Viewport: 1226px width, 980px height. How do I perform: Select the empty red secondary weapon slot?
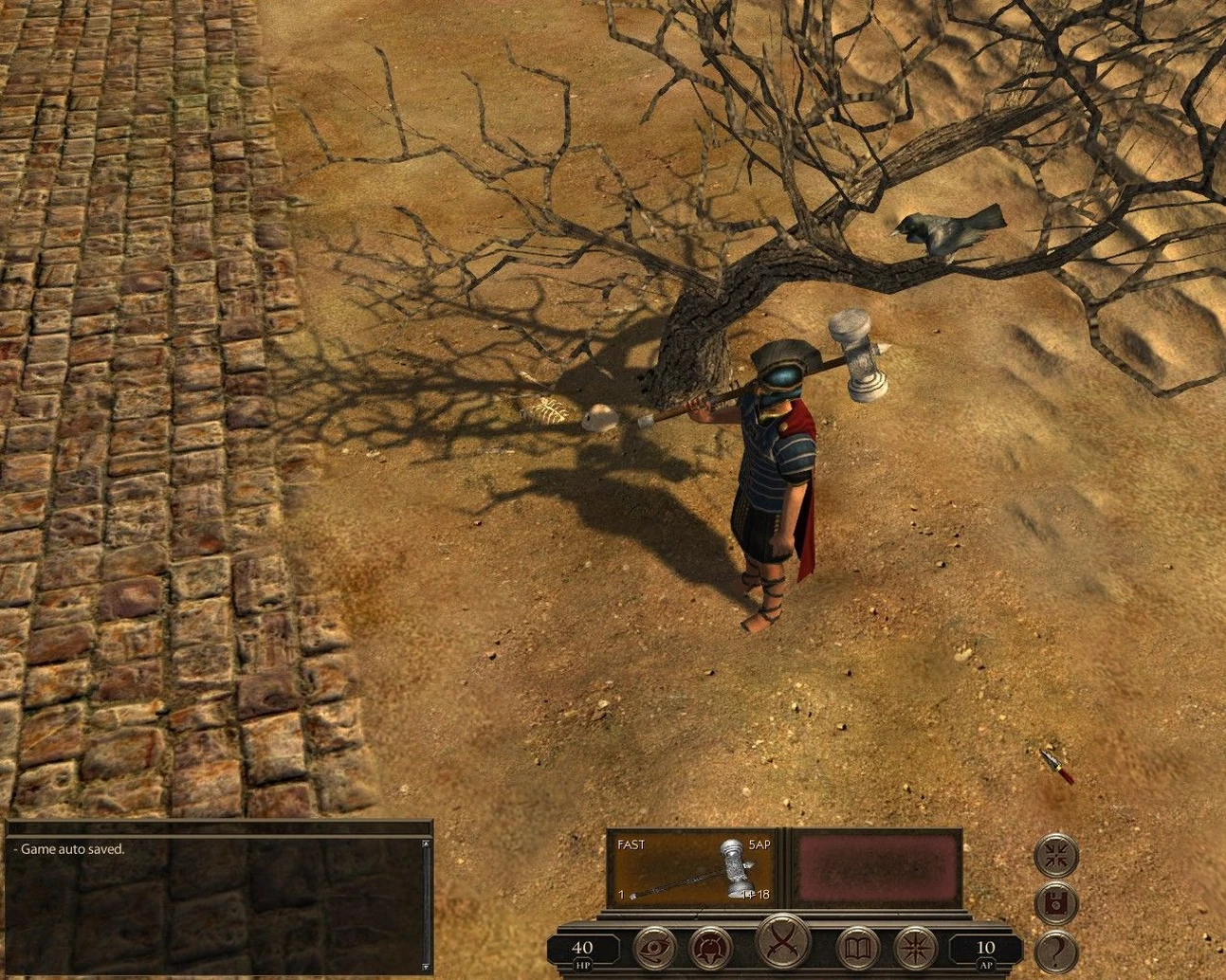coord(875,868)
